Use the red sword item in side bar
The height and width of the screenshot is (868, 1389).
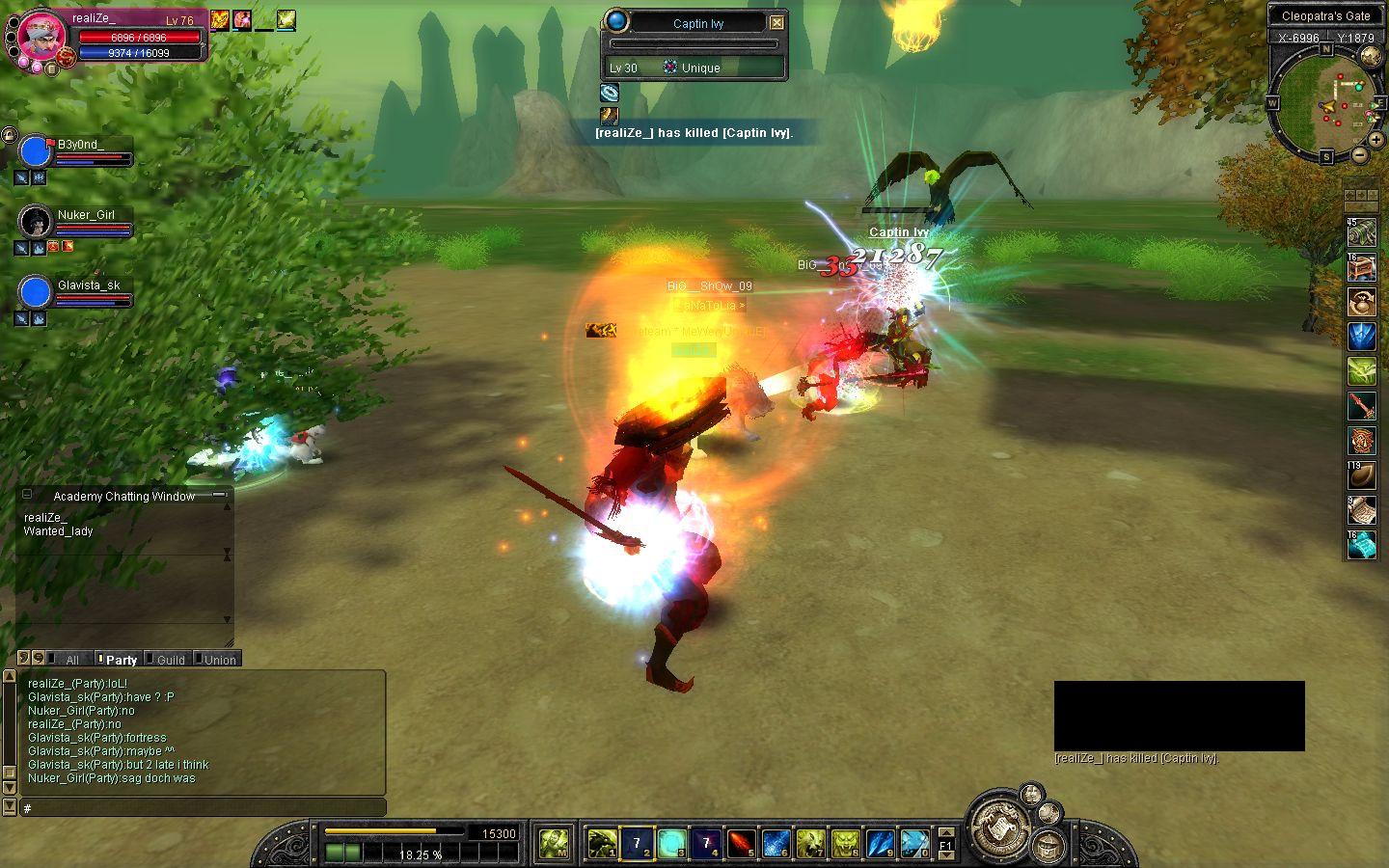[1361, 406]
